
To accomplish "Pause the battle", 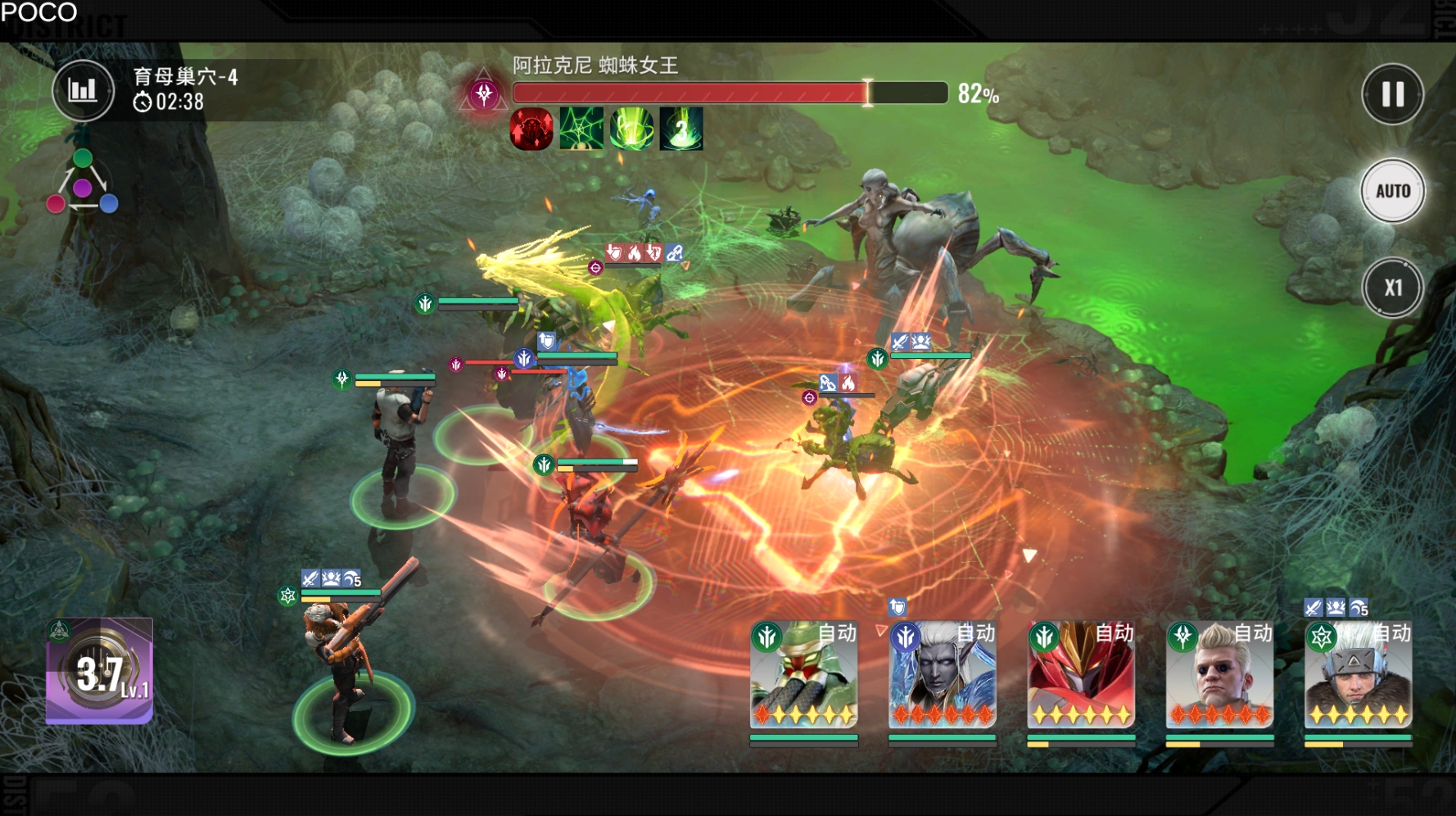I will click(1392, 94).
